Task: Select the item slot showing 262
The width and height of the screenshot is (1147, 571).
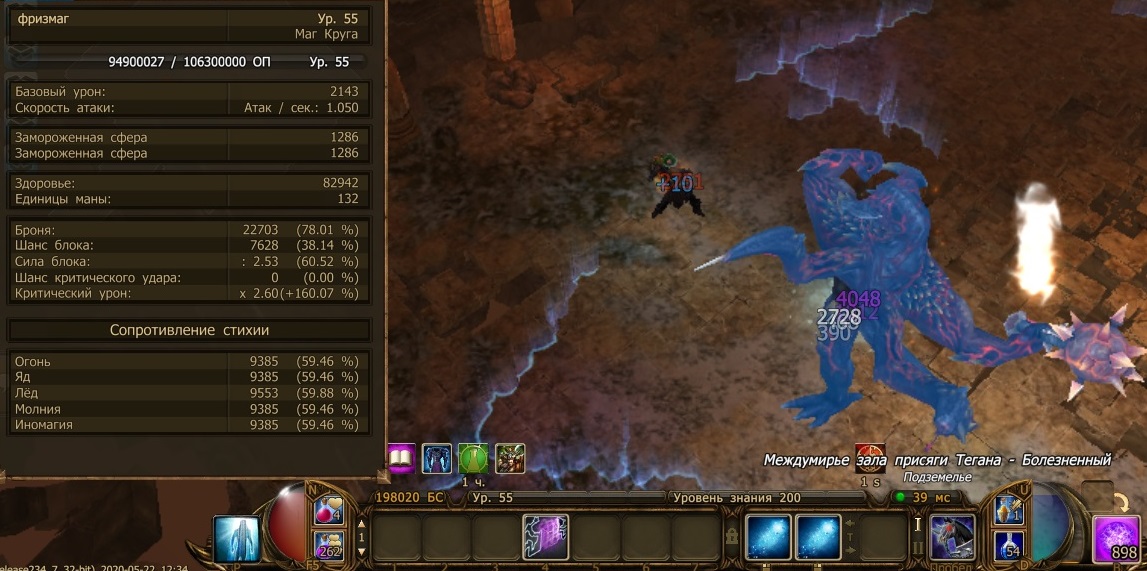Action: 329,545
